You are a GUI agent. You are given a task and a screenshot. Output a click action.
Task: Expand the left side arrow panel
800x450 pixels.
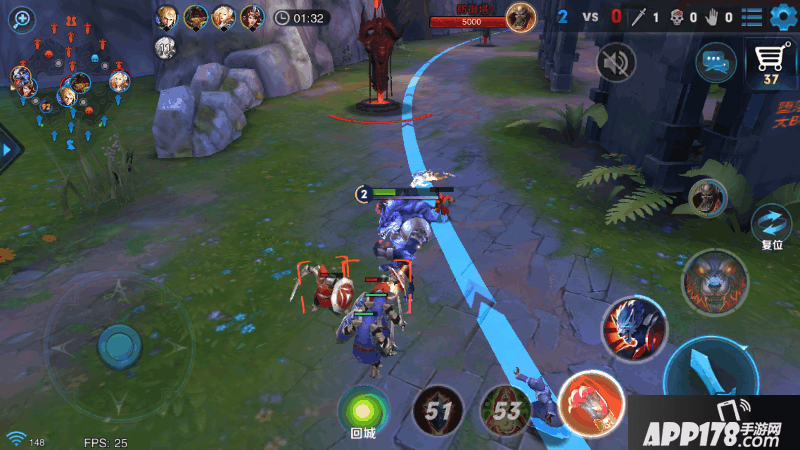pos(9,150)
